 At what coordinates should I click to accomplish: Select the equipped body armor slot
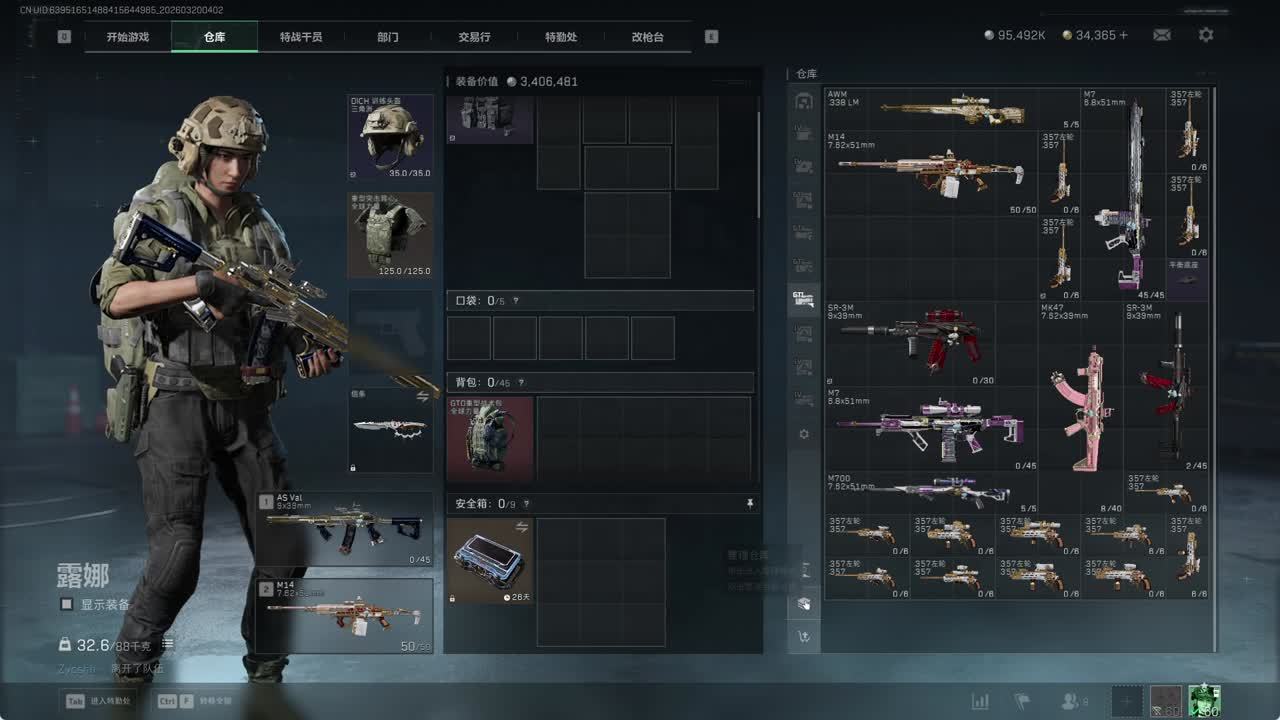click(390, 235)
